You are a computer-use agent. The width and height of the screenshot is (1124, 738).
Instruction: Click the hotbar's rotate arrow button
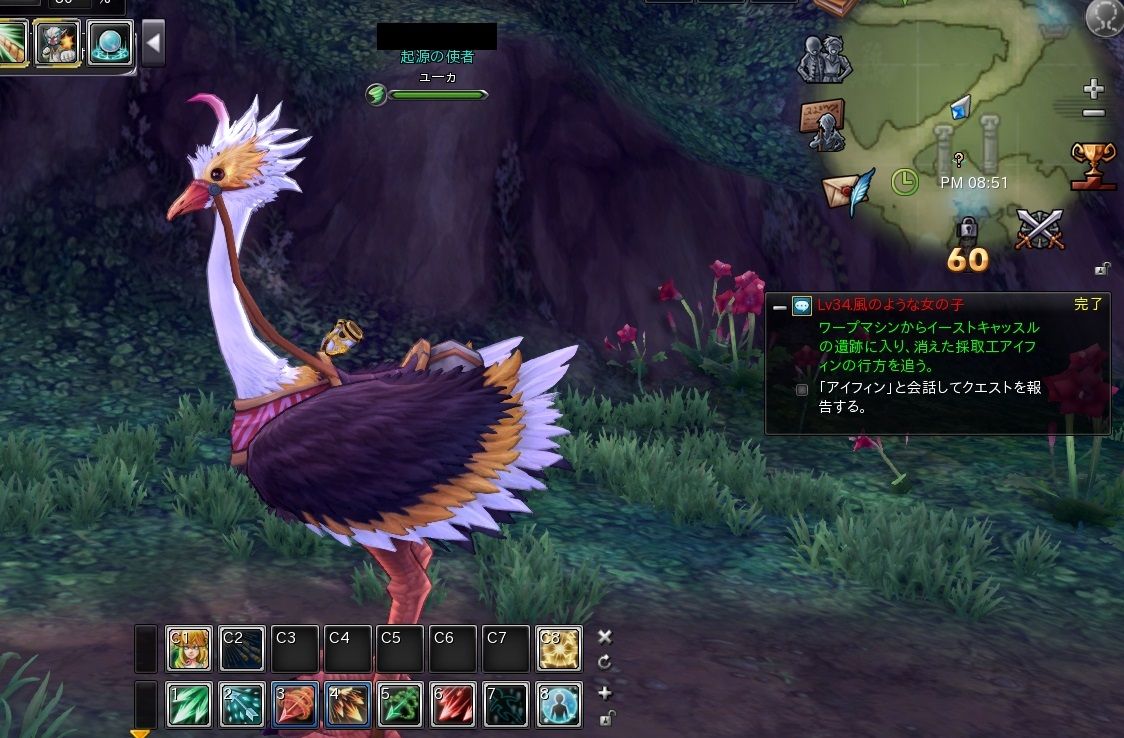click(x=604, y=662)
